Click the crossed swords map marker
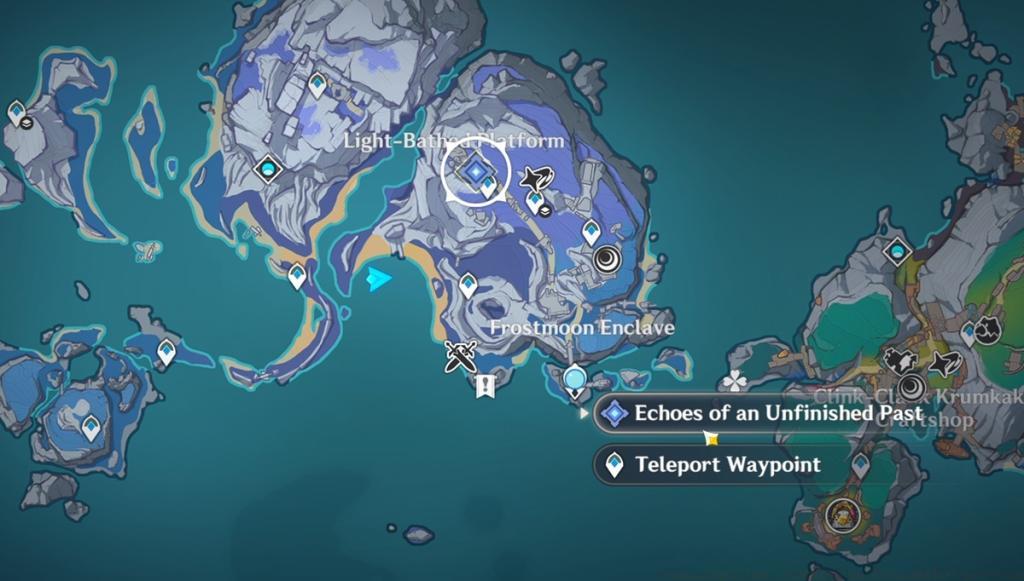Screen dimensions: 1024x581 (460, 356)
